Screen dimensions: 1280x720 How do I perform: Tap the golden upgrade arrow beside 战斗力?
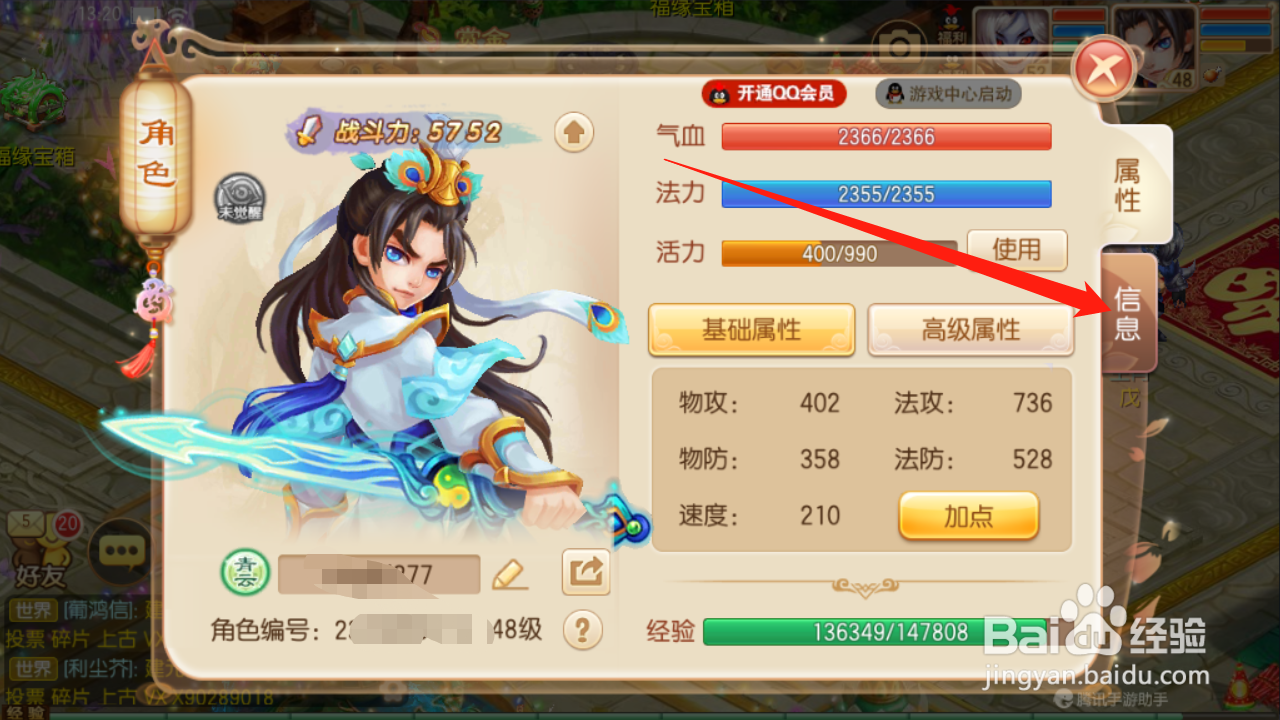point(572,131)
